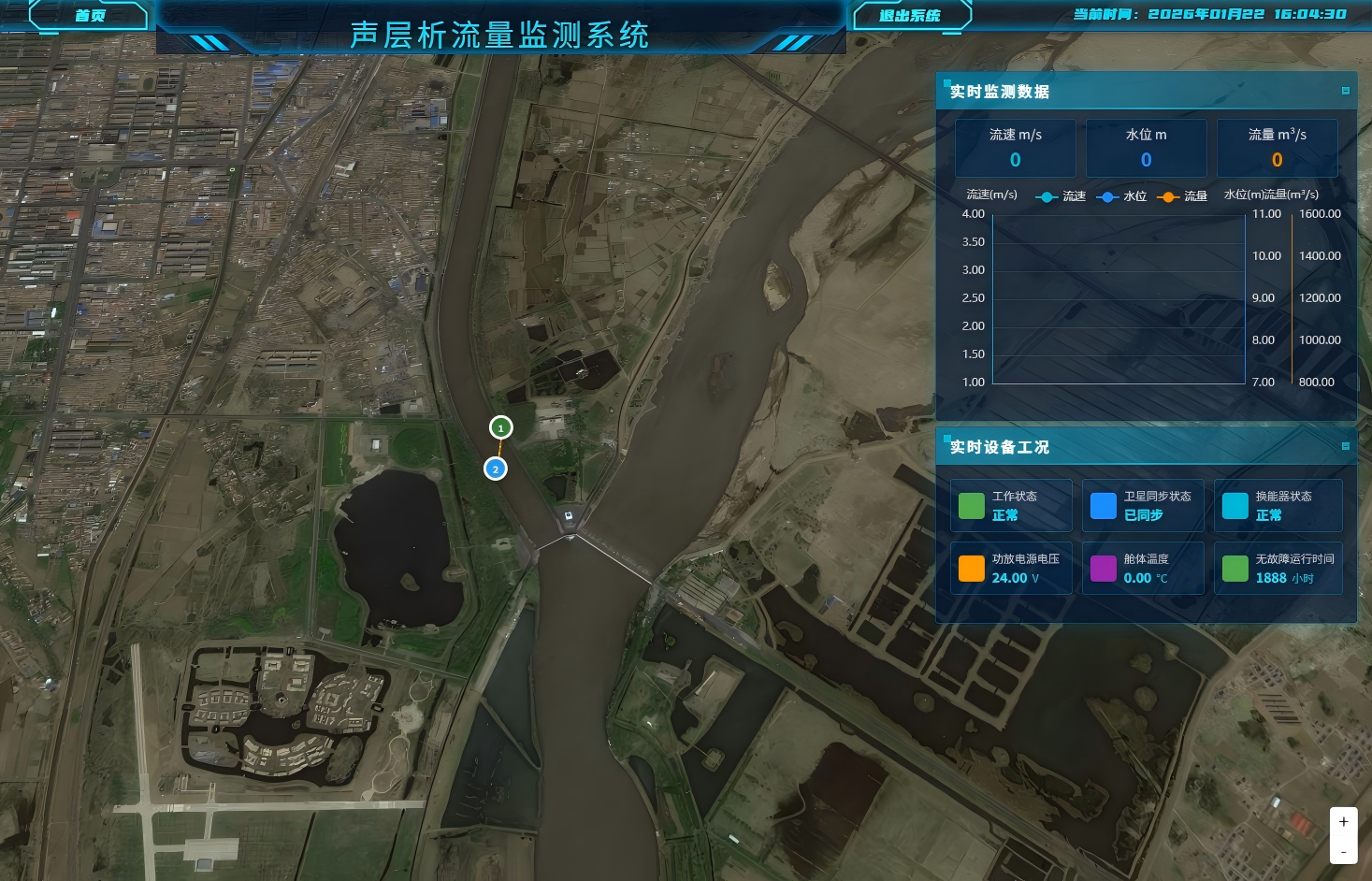1372x881 pixels.
Task: Toggle the 流速 series in chart legend
Action: coord(1061,196)
